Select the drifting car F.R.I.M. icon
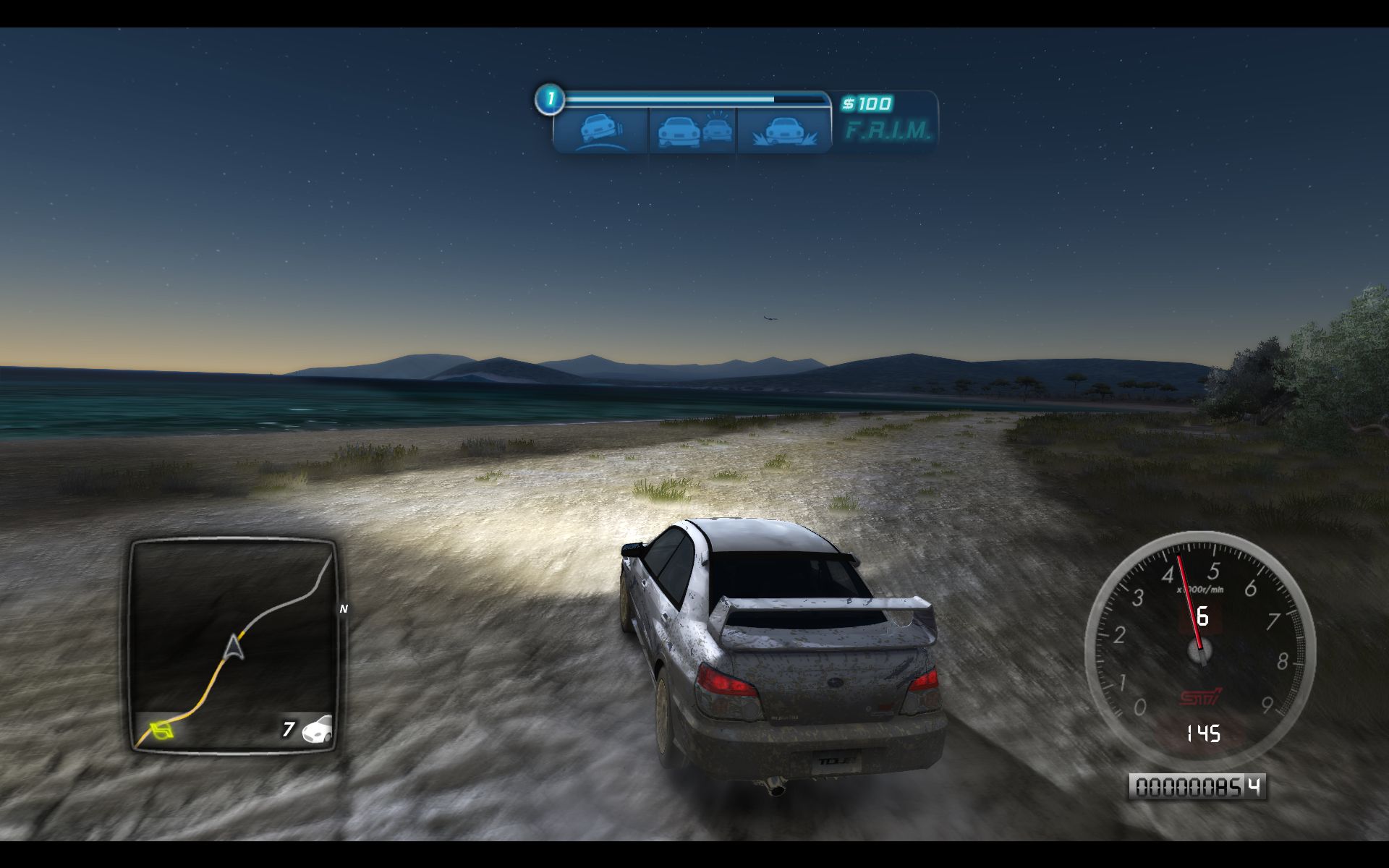Image resolution: width=1389 pixels, height=868 pixels. 602,131
